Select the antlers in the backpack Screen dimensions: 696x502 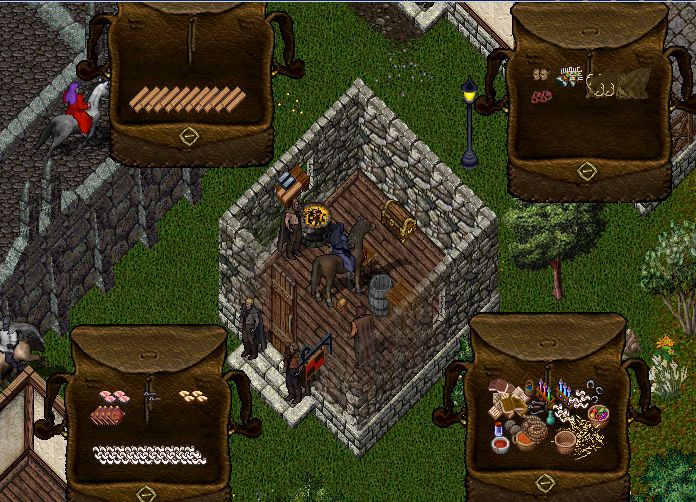click(602, 87)
